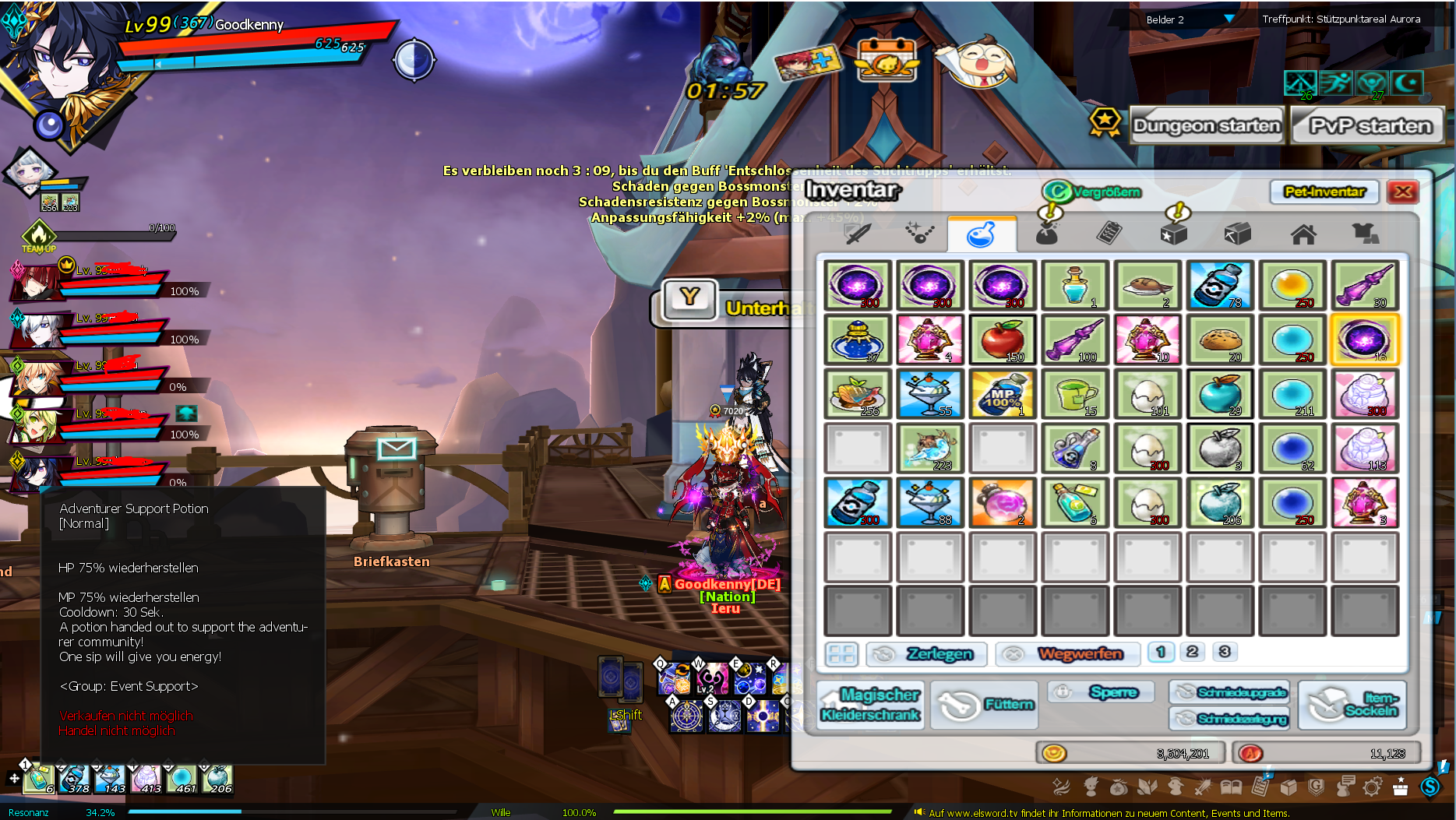
Task: Start a dungeon with Dungeon starten
Action: [x=1206, y=126]
